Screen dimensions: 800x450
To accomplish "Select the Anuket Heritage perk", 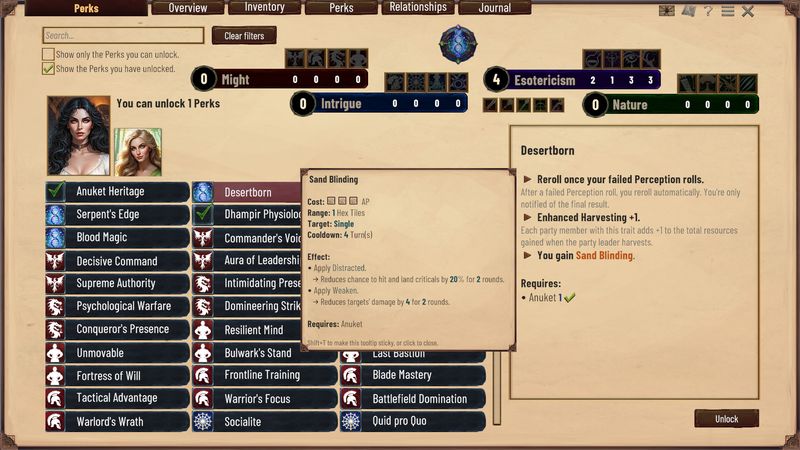I will (x=116, y=191).
